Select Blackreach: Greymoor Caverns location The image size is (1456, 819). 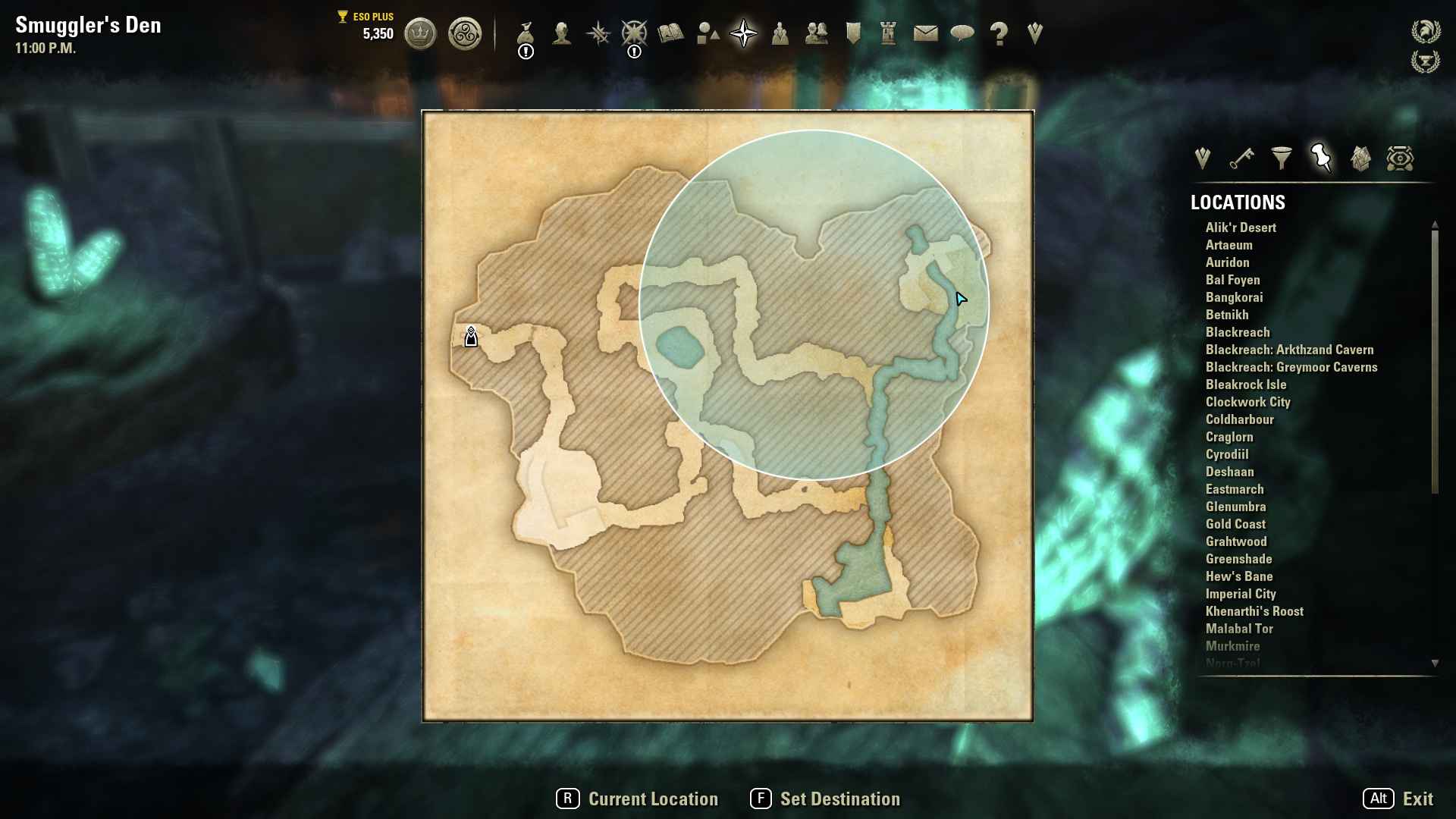click(x=1291, y=367)
